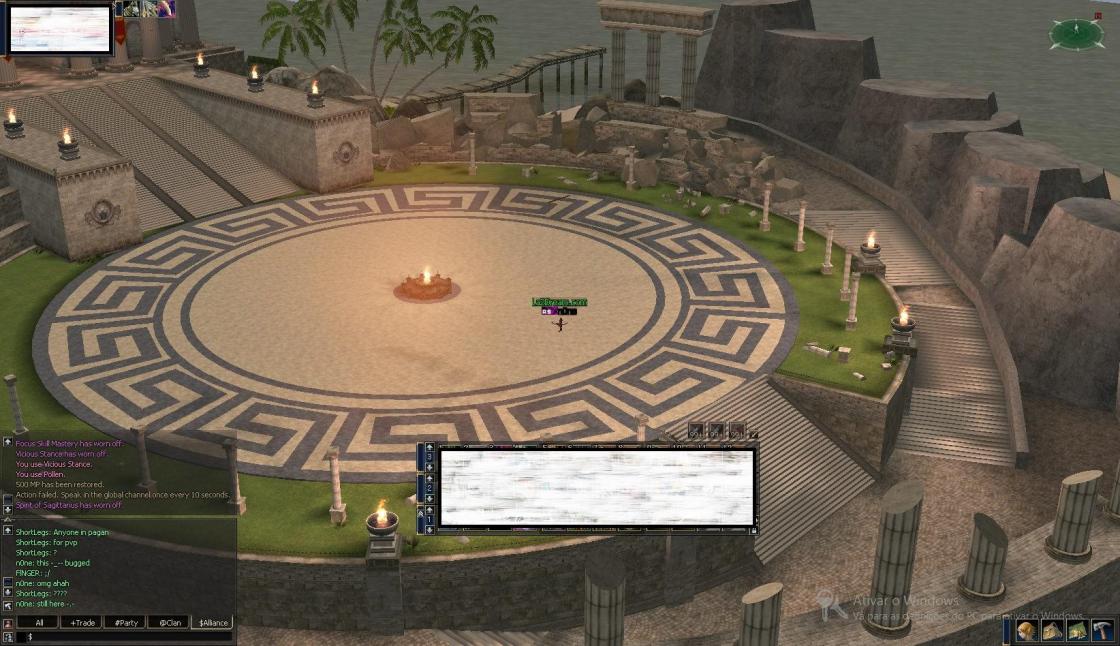Open the character status head icon
1120x646 pixels.
point(1027,630)
